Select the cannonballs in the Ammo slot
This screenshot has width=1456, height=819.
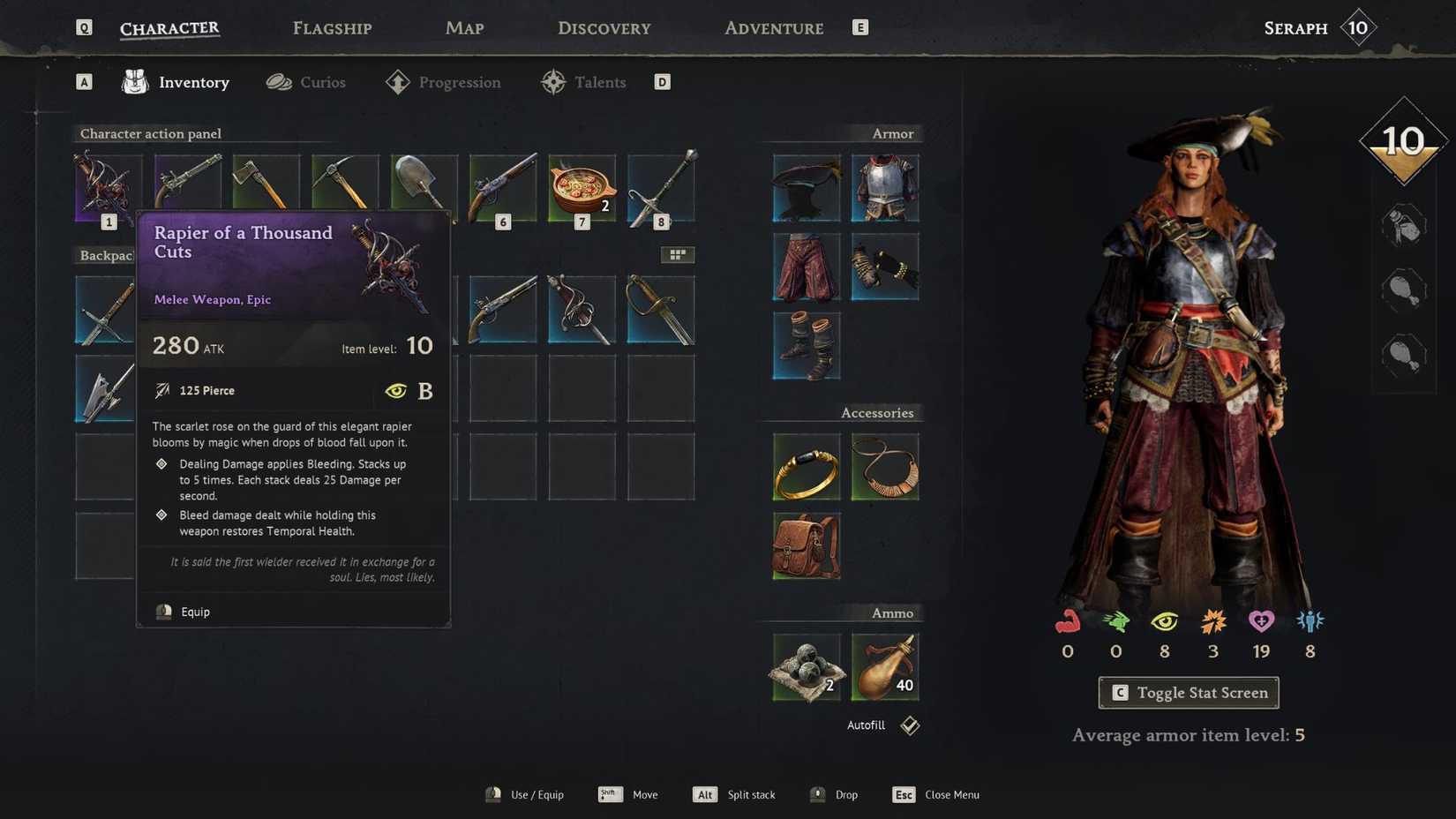coord(805,666)
